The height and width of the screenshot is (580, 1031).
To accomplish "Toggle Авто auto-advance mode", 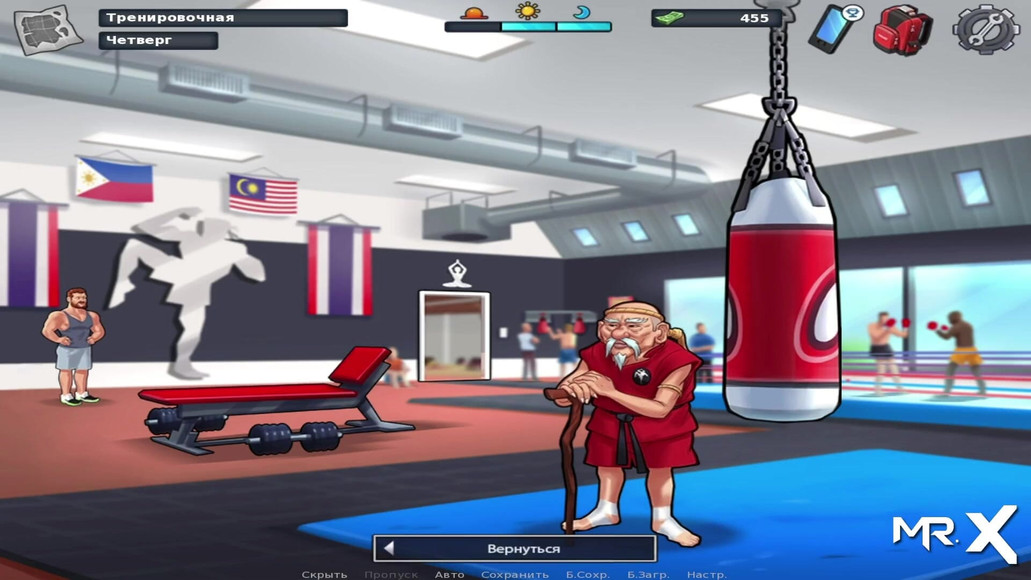I will 449,574.
